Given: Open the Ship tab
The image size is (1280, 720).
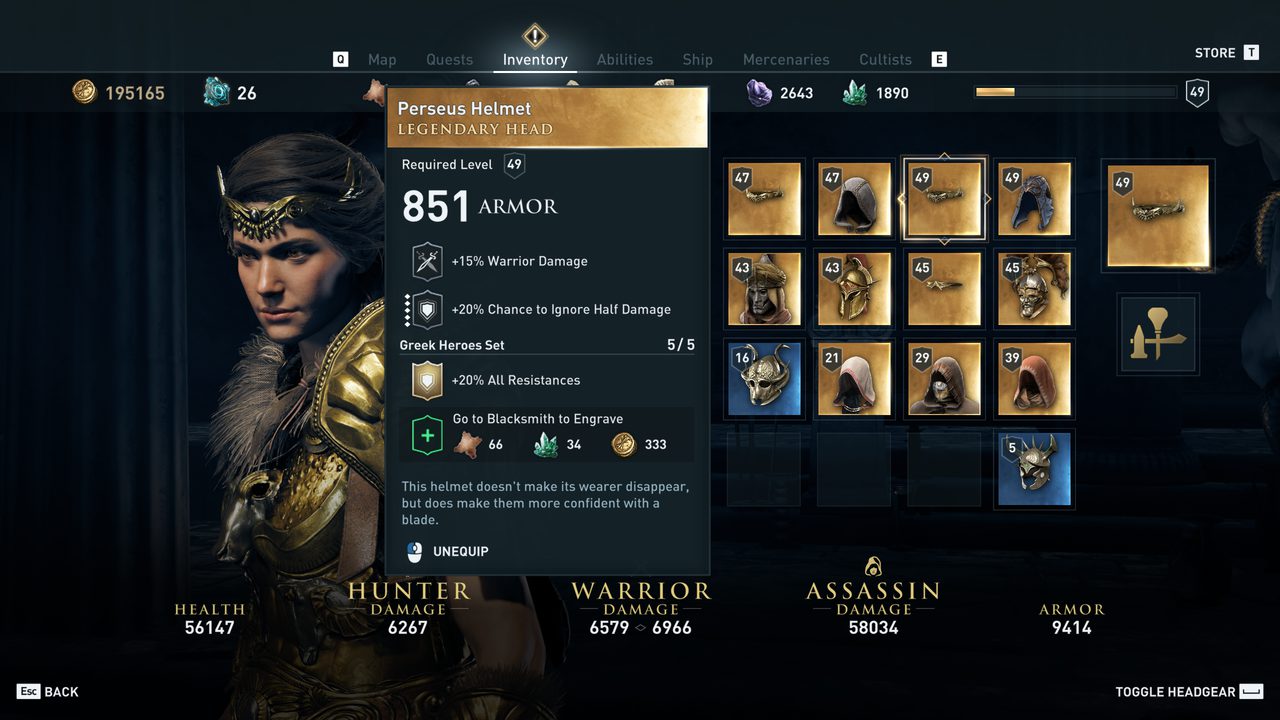Looking at the screenshot, I should [x=697, y=60].
